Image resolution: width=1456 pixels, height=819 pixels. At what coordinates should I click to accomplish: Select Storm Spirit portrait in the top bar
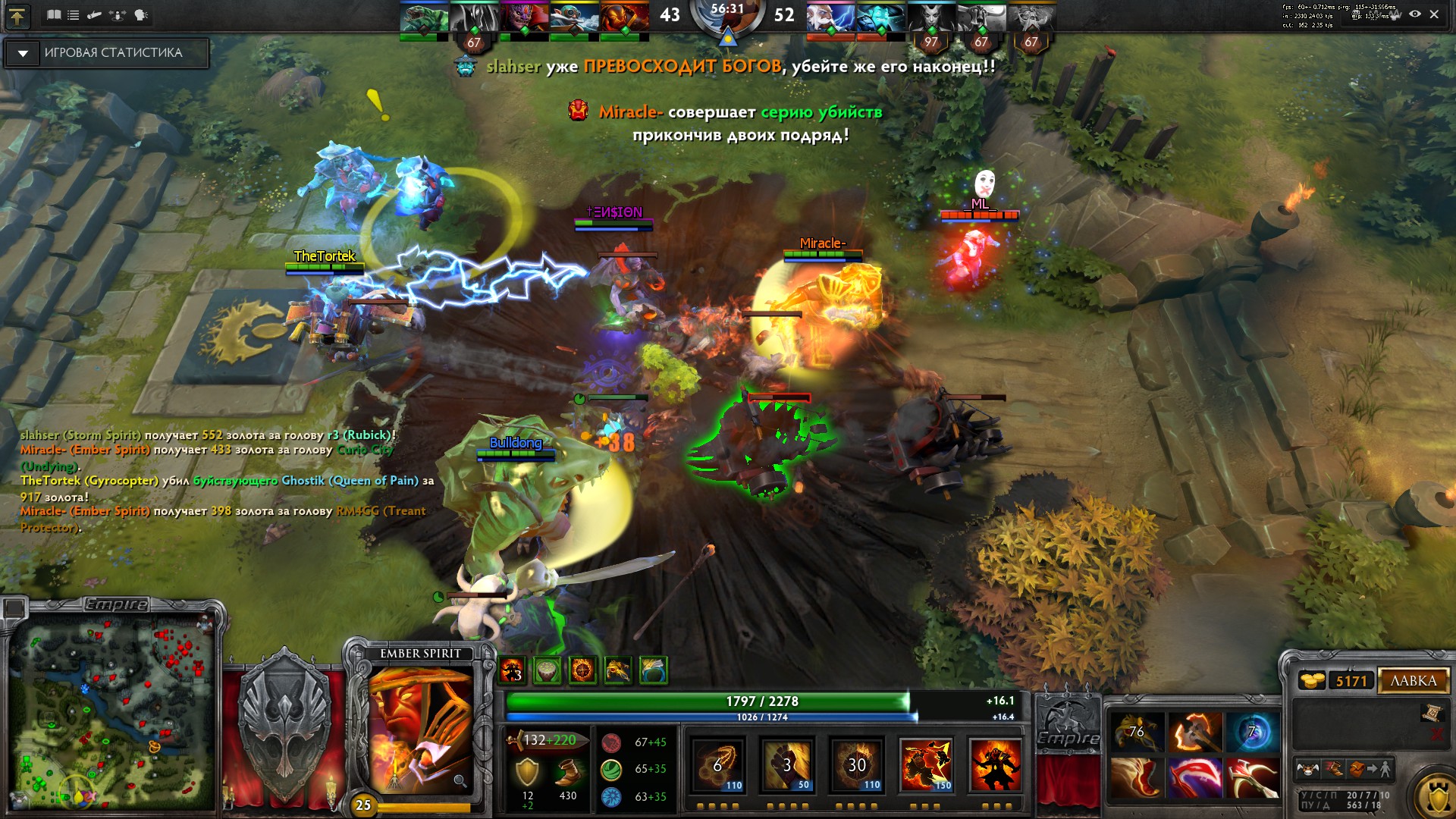[880, 18]
